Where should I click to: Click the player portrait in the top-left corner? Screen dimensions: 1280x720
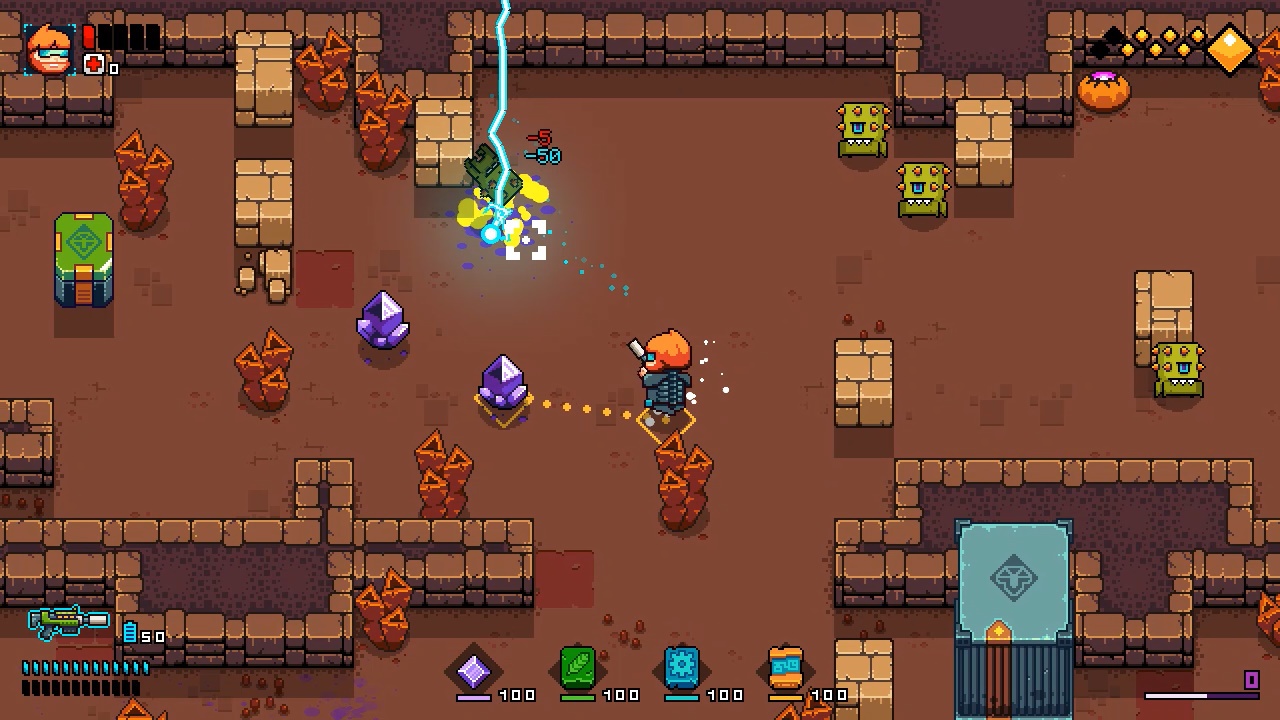coord(49,48)
